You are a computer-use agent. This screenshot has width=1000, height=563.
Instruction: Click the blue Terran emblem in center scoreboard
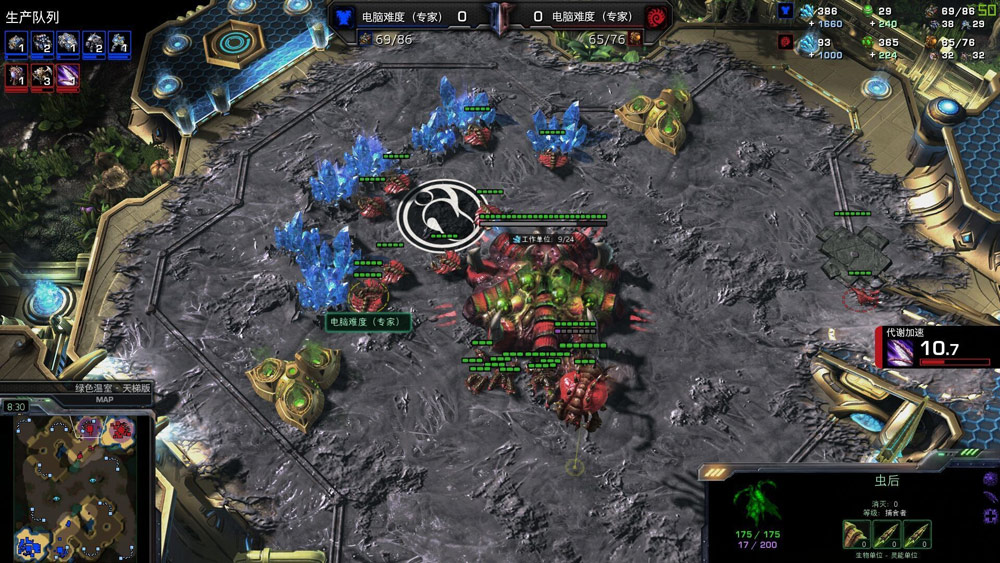pos(345,17)
